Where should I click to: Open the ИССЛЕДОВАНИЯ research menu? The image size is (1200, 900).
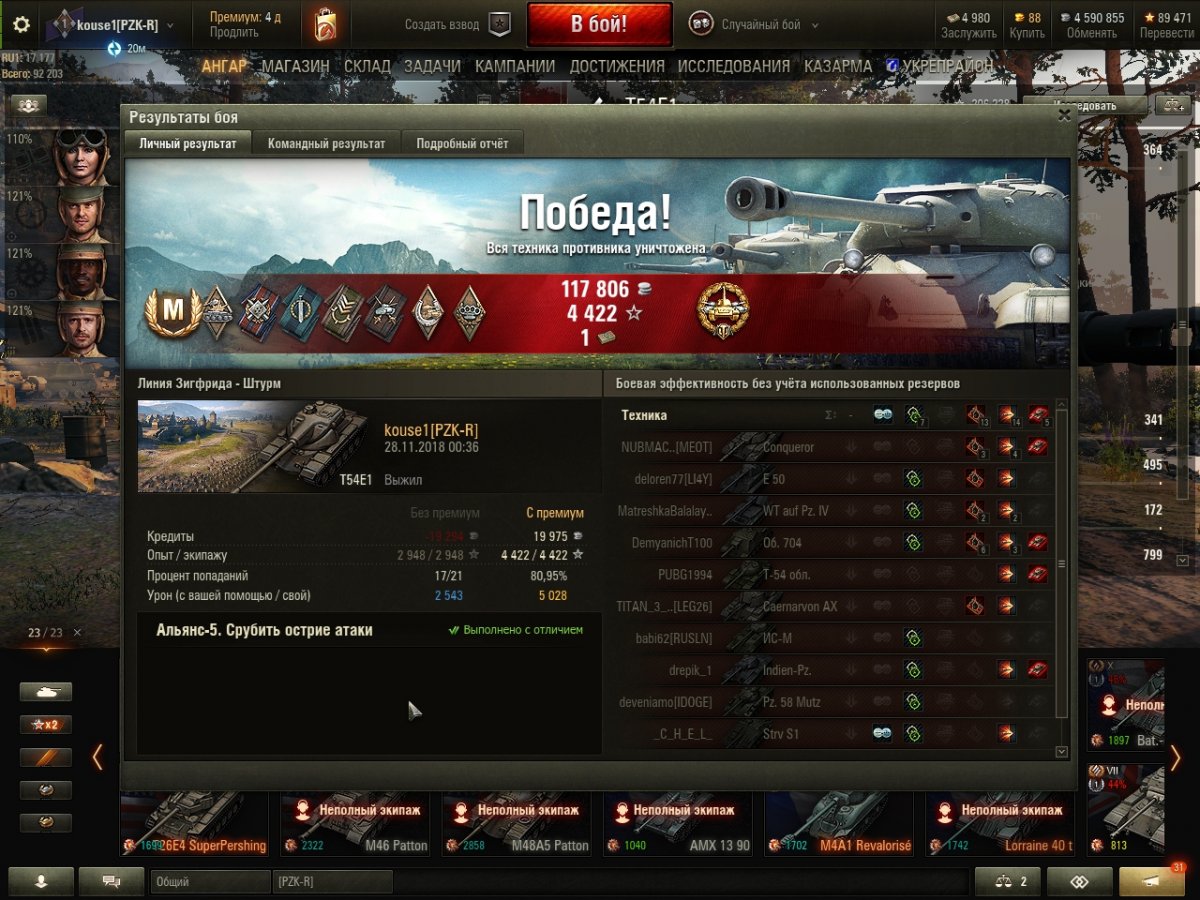tap(733, 66)
